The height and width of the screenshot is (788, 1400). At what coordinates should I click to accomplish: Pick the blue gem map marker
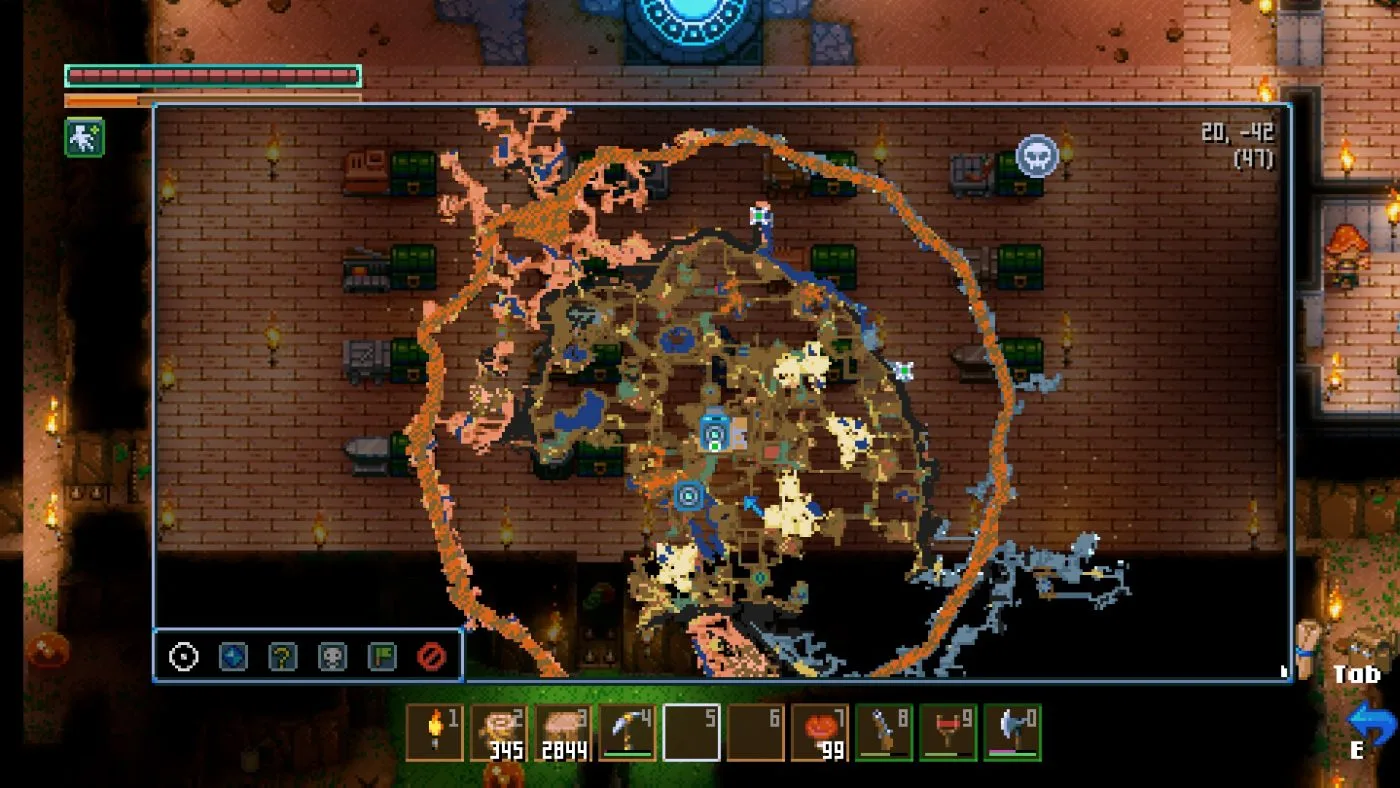[x=233, y=657]
